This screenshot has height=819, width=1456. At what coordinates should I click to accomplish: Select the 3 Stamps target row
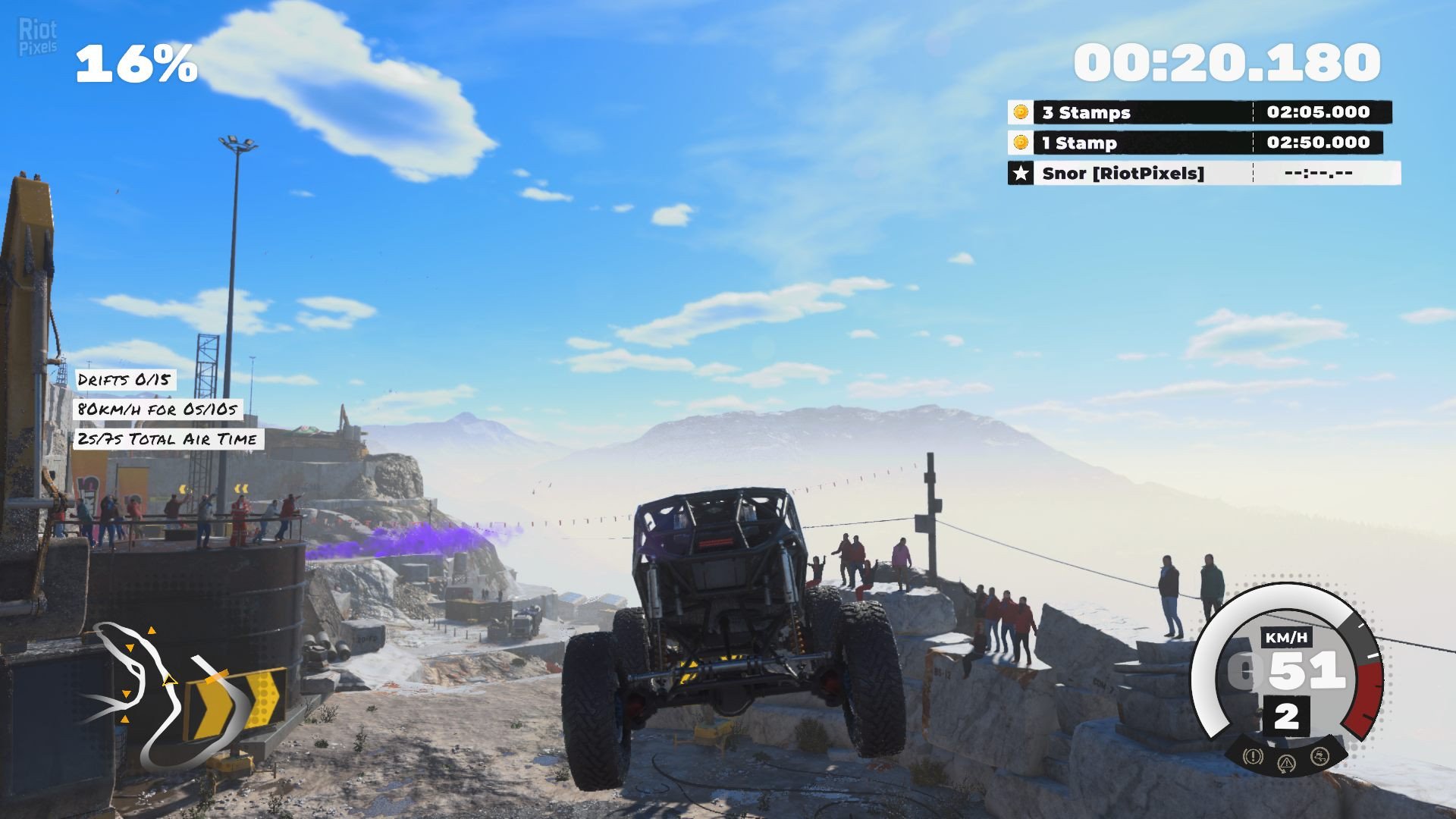(1200, 112)
